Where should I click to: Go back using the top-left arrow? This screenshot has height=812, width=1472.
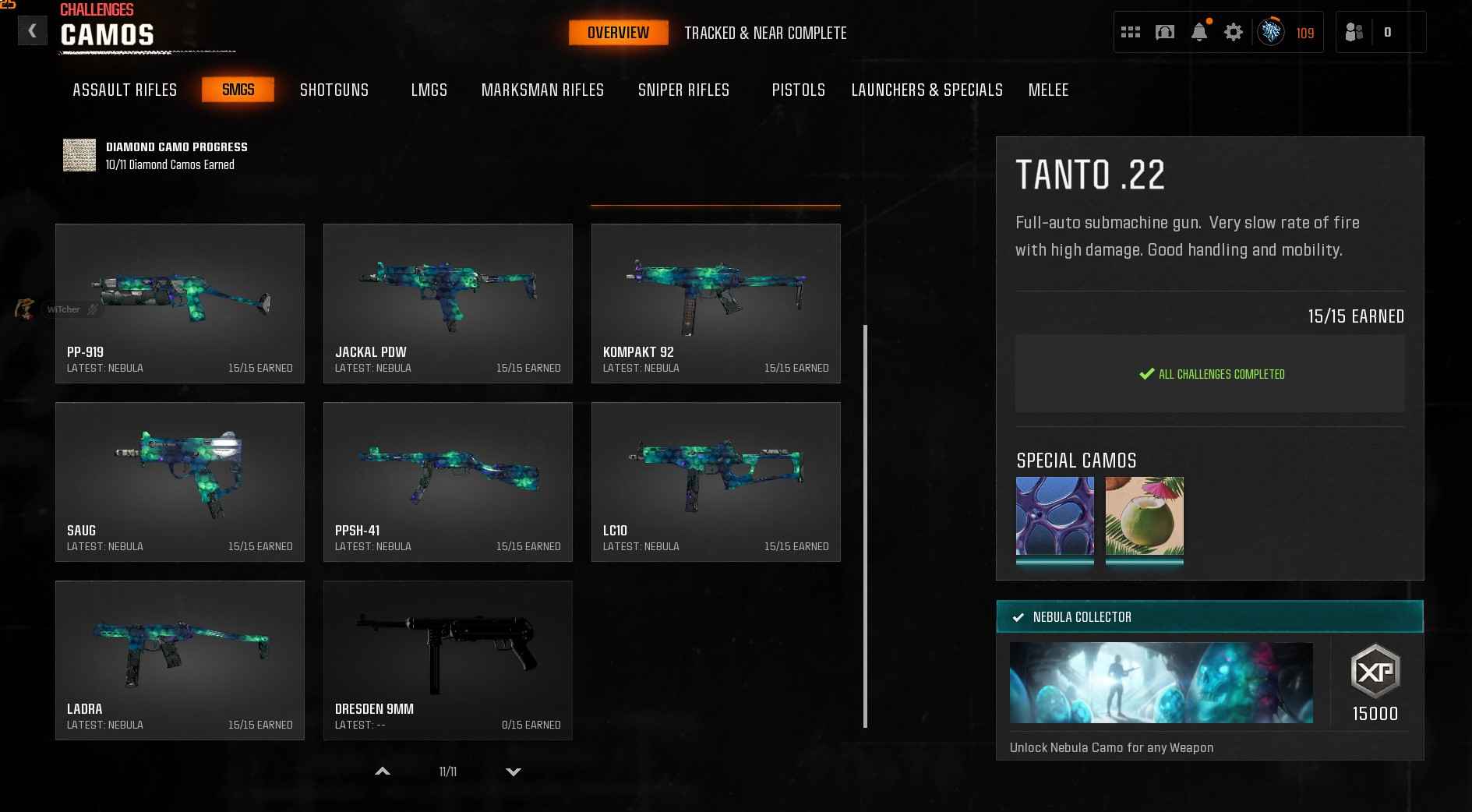32,31
